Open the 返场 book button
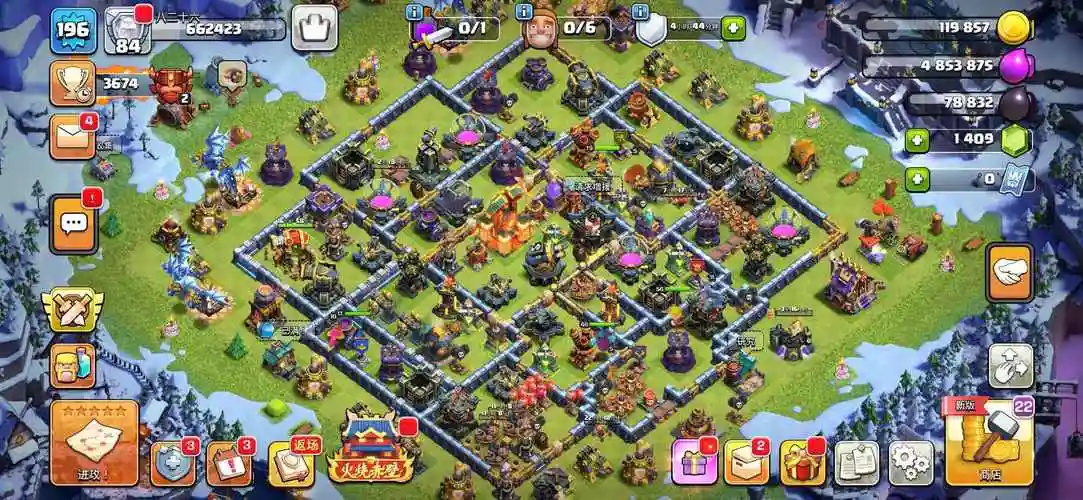1083x500 pixels. click(x=291, y=462)
